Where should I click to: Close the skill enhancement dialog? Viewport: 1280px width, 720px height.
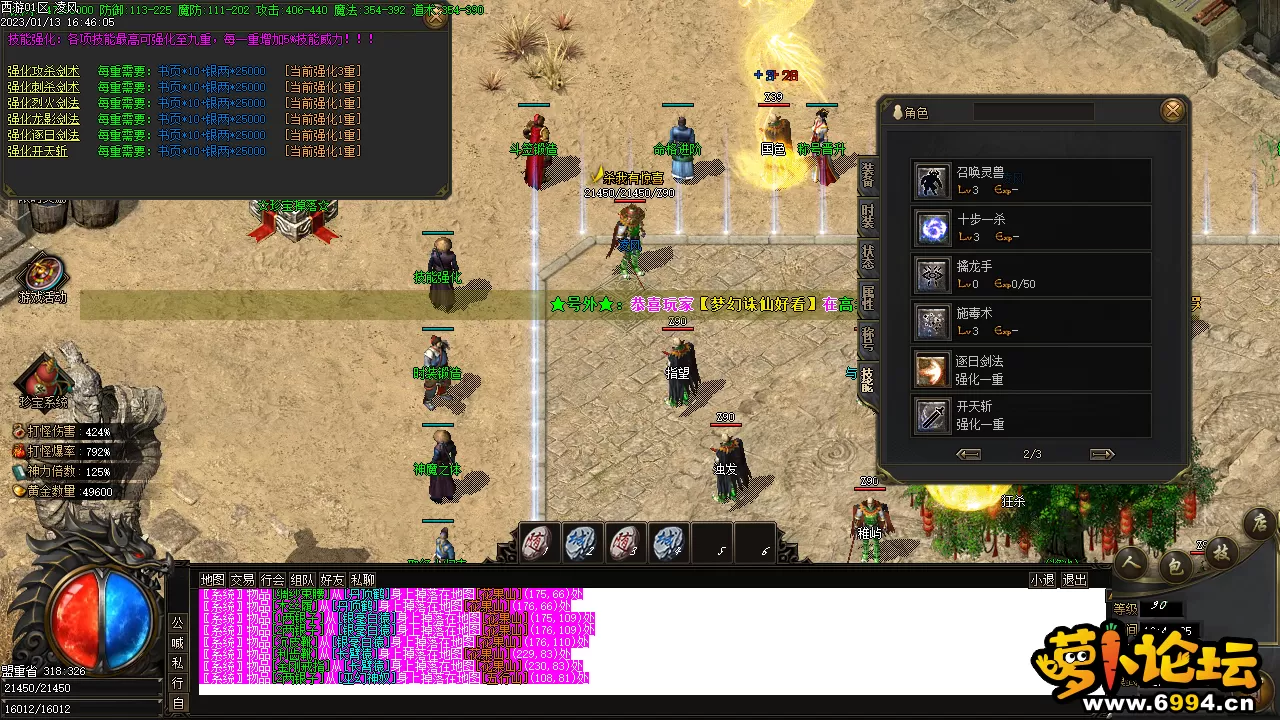[436, 17]
